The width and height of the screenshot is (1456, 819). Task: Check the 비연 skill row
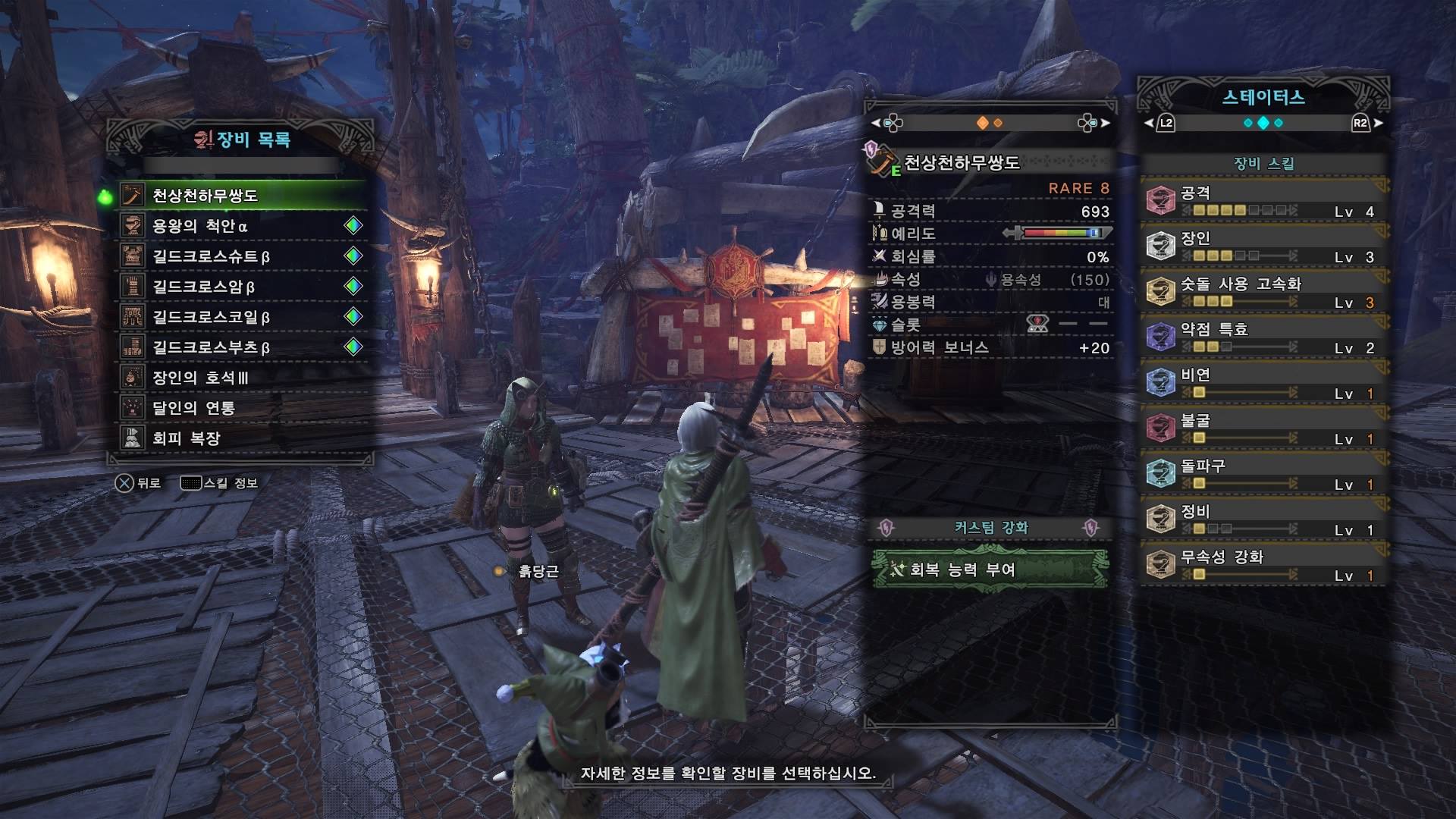click(x=1263, y=383)
